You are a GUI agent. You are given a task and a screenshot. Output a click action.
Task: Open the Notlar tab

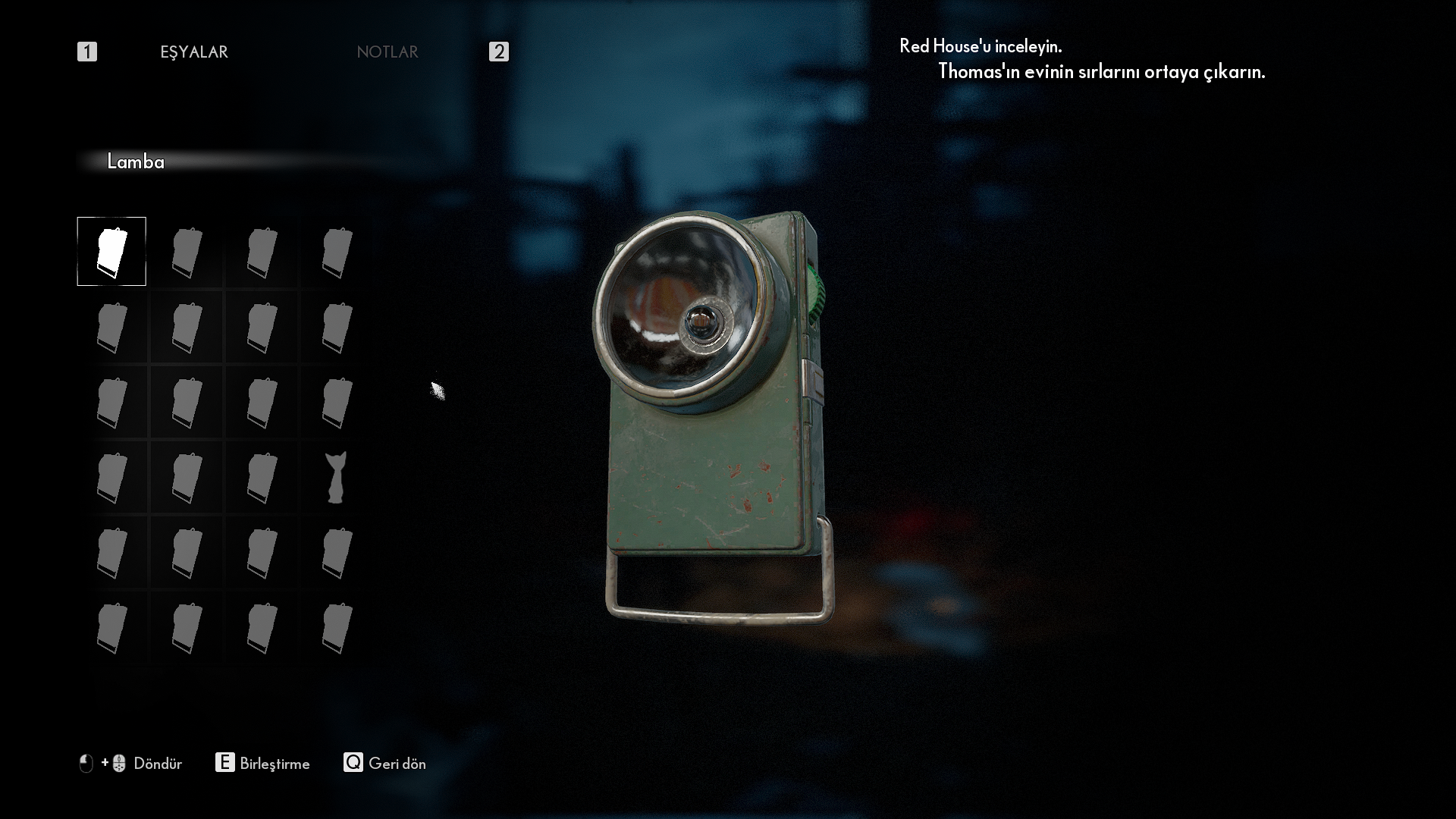[x=388, y=52]
